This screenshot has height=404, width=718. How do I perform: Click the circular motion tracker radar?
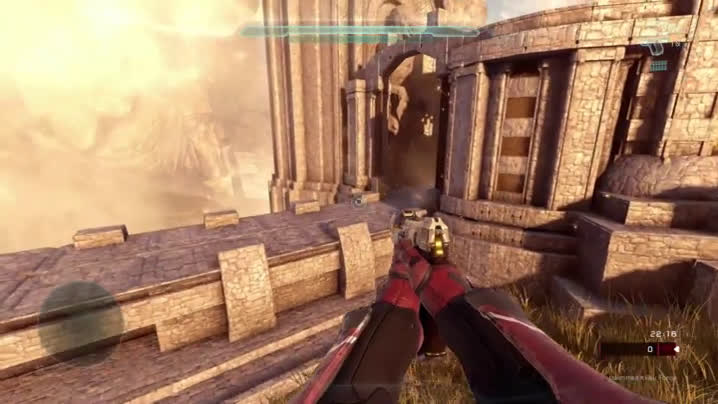pyautogui.click(x=80, y=322)
